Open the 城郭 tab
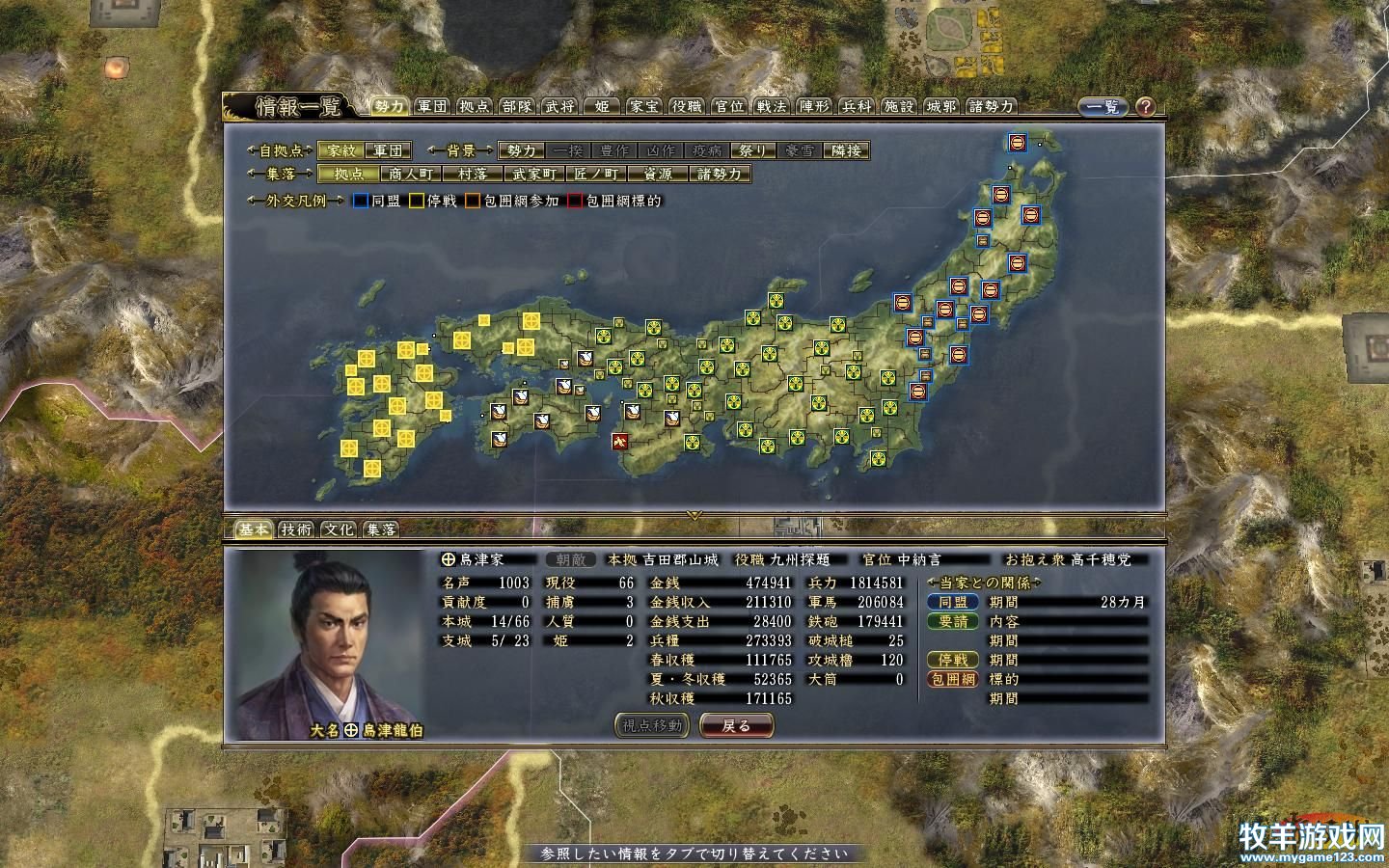 (941, 106)
